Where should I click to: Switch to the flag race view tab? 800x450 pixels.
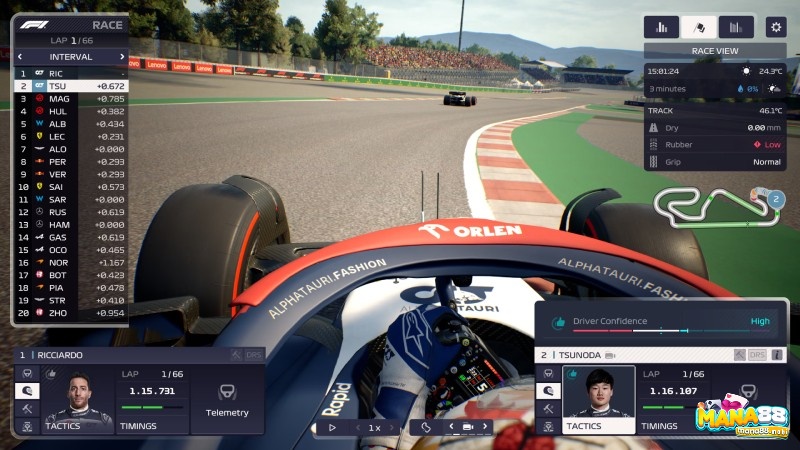point(698,27)
